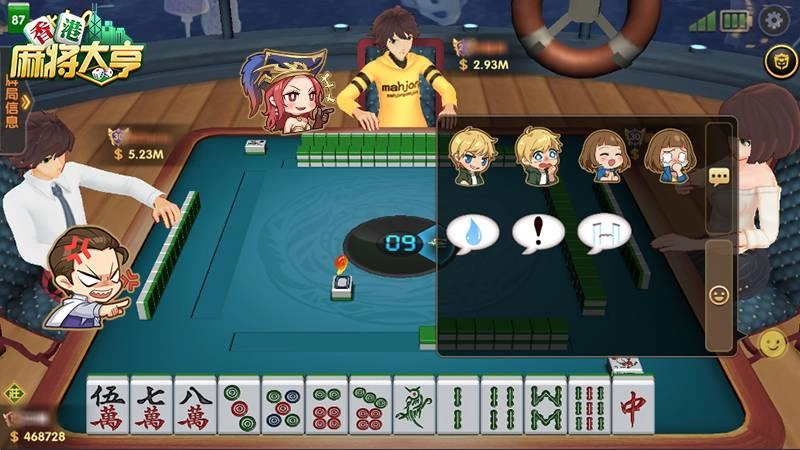Choose the exclamation mark speech bubble
Viewport: 800px width, 450px height.
[x=538, y=233]
